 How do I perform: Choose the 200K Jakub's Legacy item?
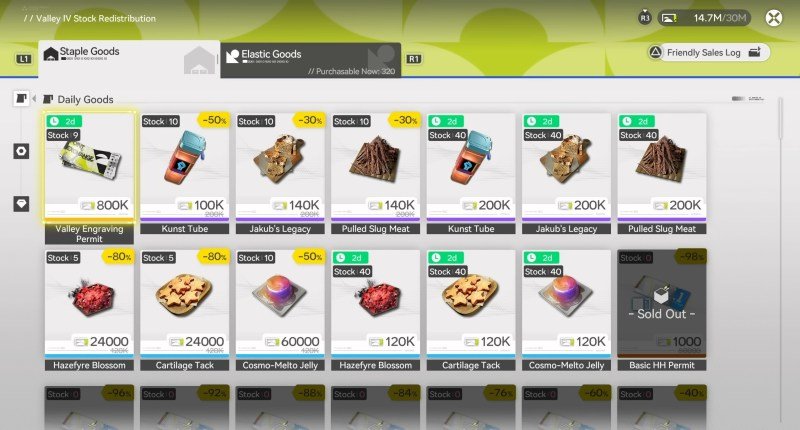566,167
